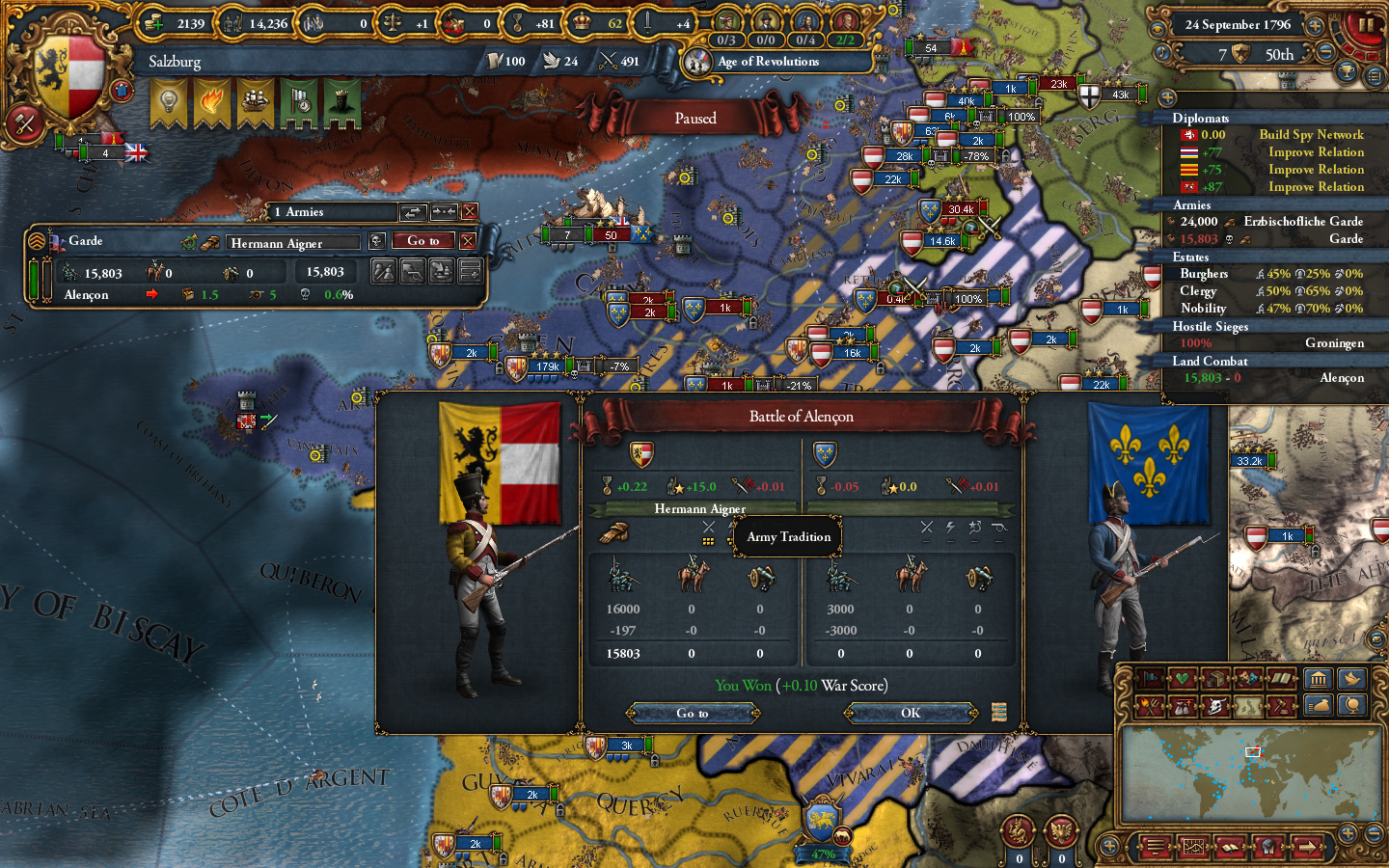Expand the battle log beside the OK button
This screenshot has height=868, width=1389.
[1000, 713]
